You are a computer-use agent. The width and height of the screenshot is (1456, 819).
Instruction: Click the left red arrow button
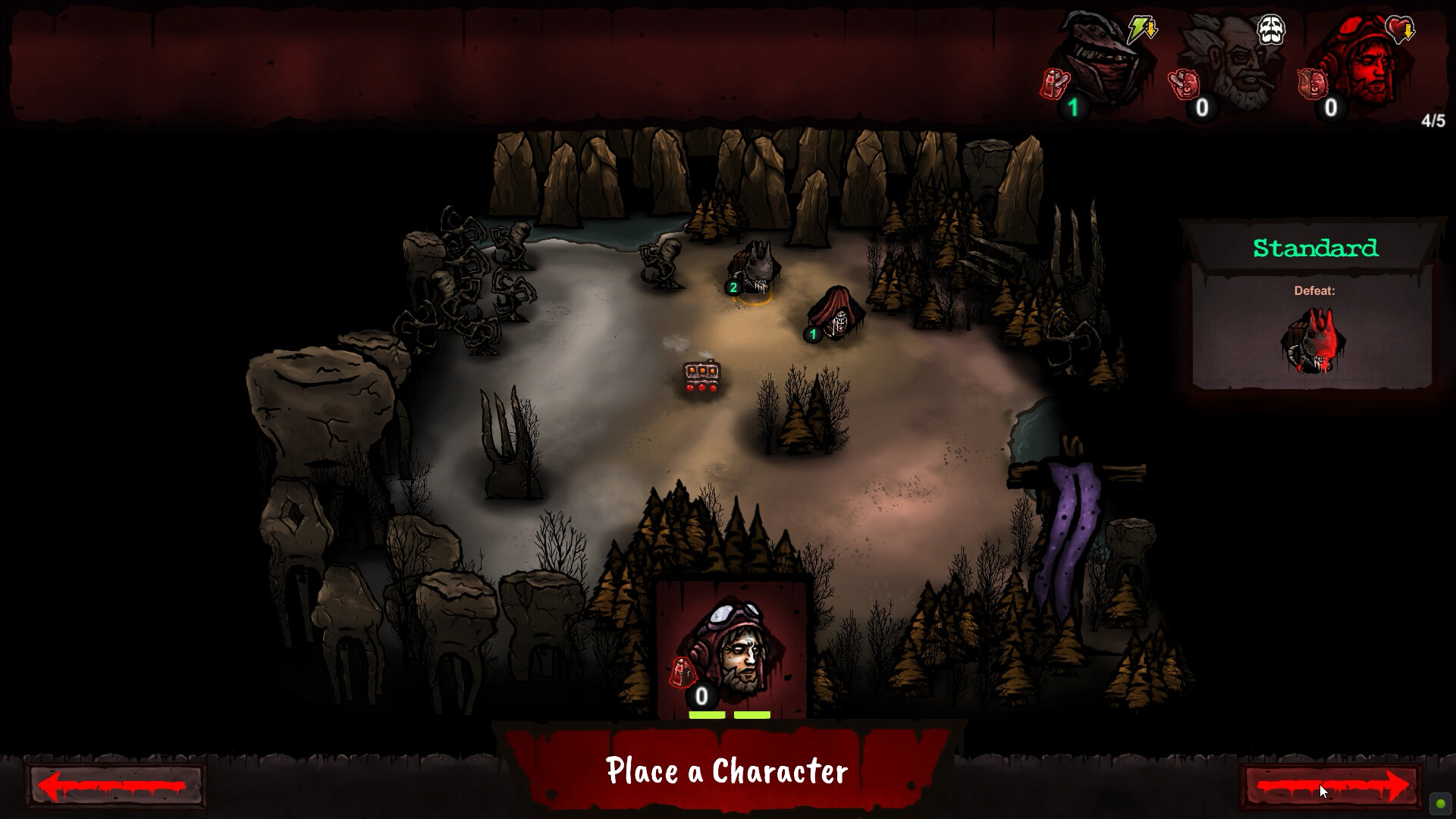[x=115, y=786]
